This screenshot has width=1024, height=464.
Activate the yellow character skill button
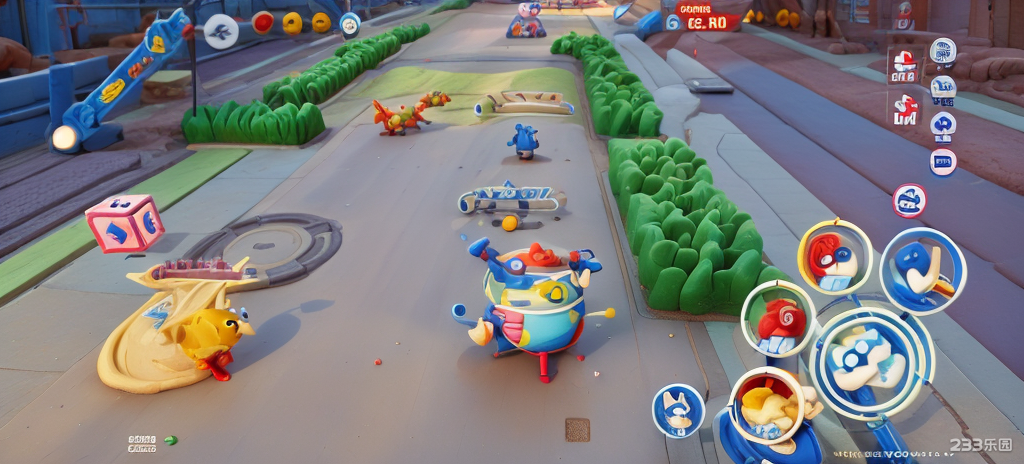pos(767,405)
